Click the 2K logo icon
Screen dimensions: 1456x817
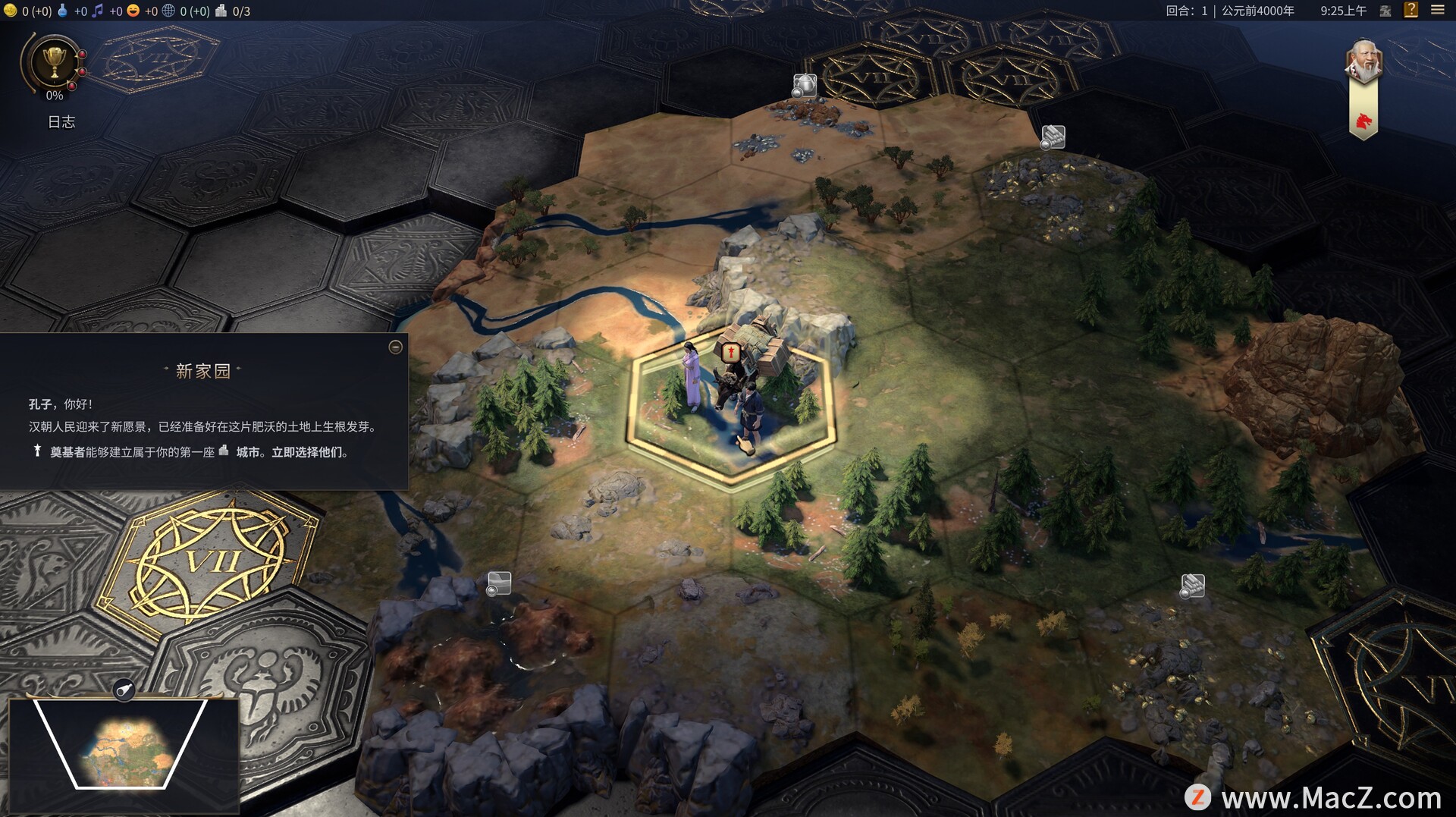click(x=1385, y=11)
